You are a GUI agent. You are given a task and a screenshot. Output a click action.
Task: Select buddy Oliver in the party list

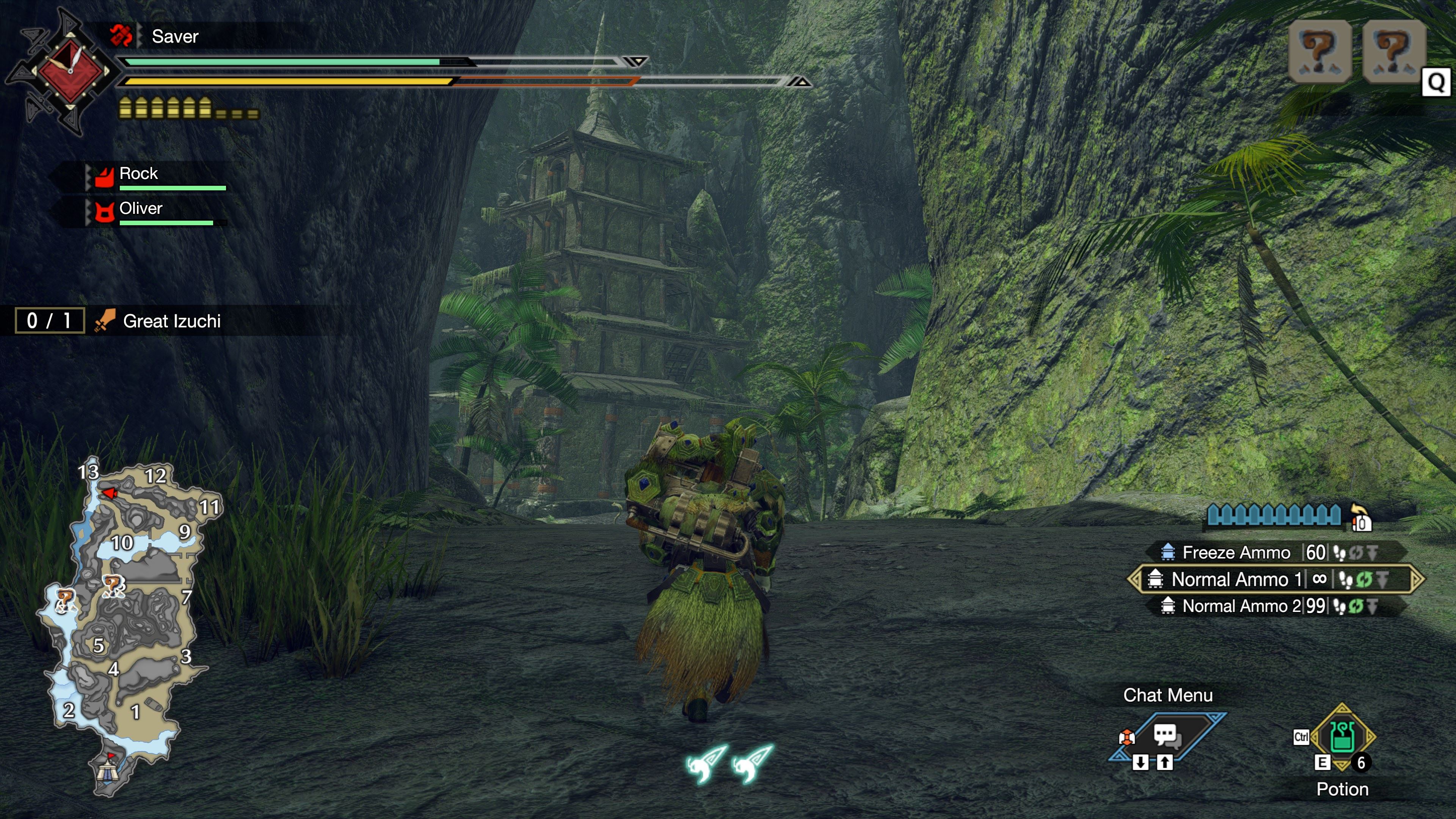(141, 209)
